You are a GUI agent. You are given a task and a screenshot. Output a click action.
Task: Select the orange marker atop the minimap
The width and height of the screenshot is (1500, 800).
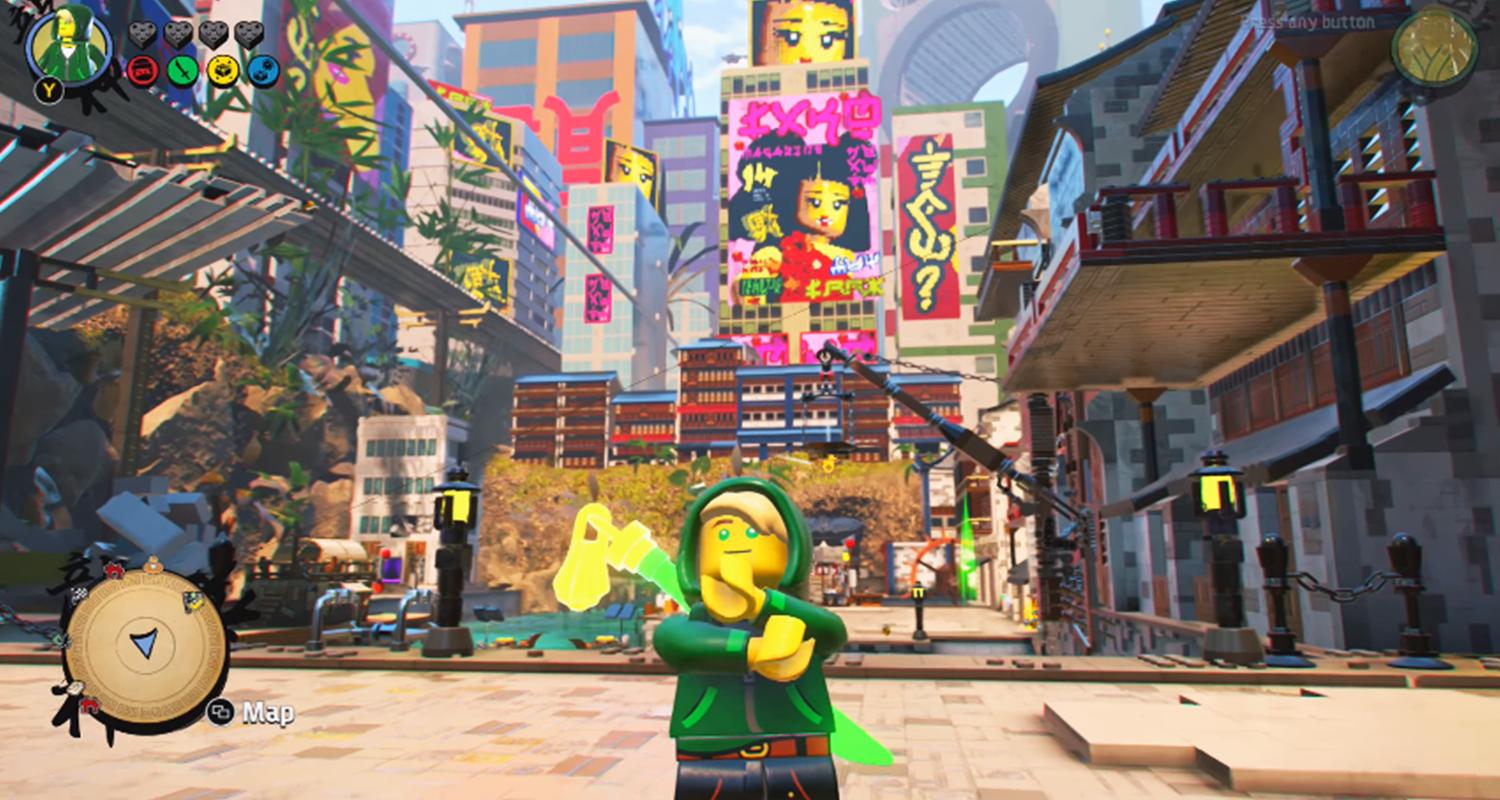pyautogui.click(x=153, y=565)
